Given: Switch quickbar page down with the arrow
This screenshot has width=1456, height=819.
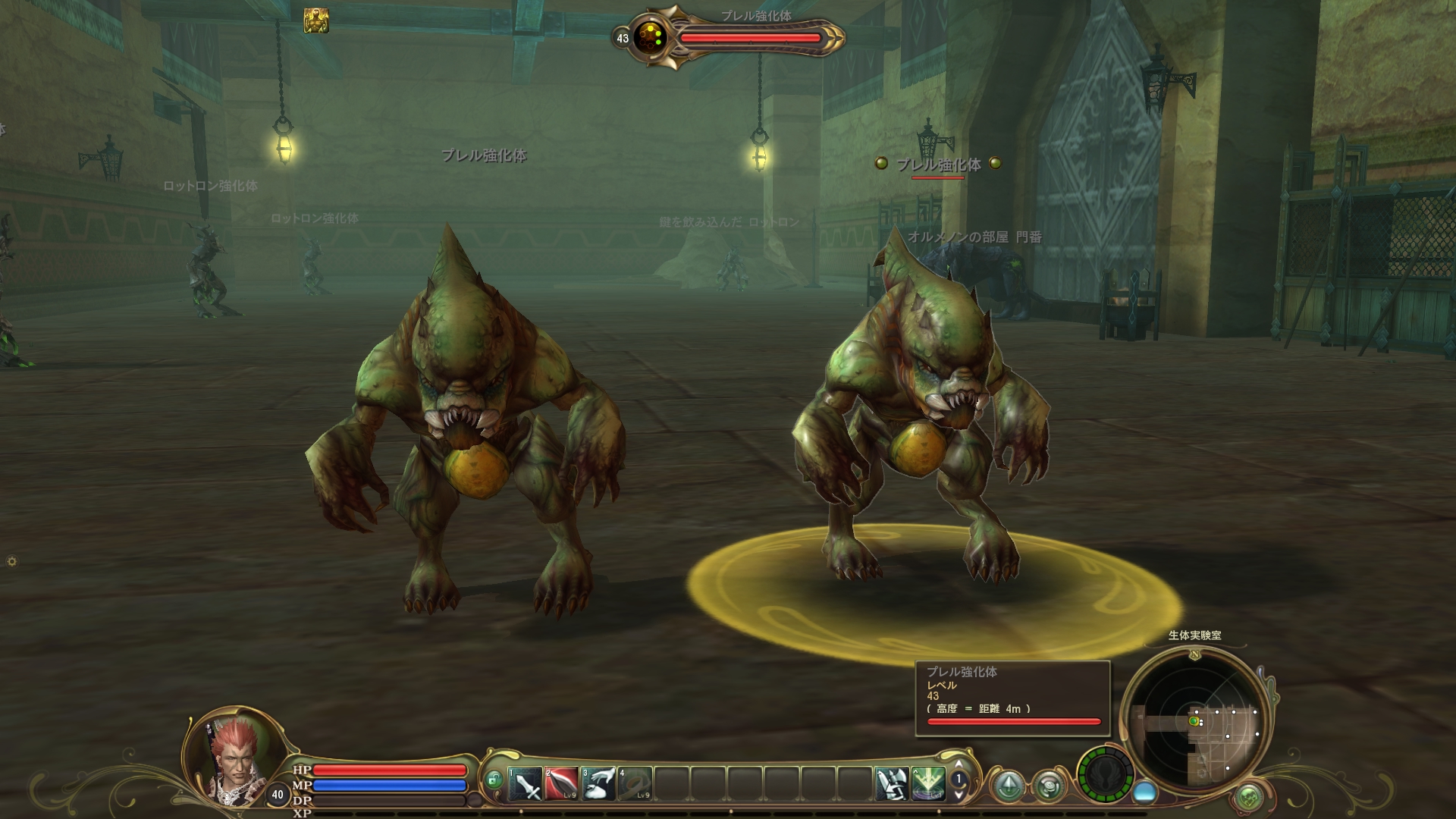Looking at the screenshot, I should pos(959,795).
